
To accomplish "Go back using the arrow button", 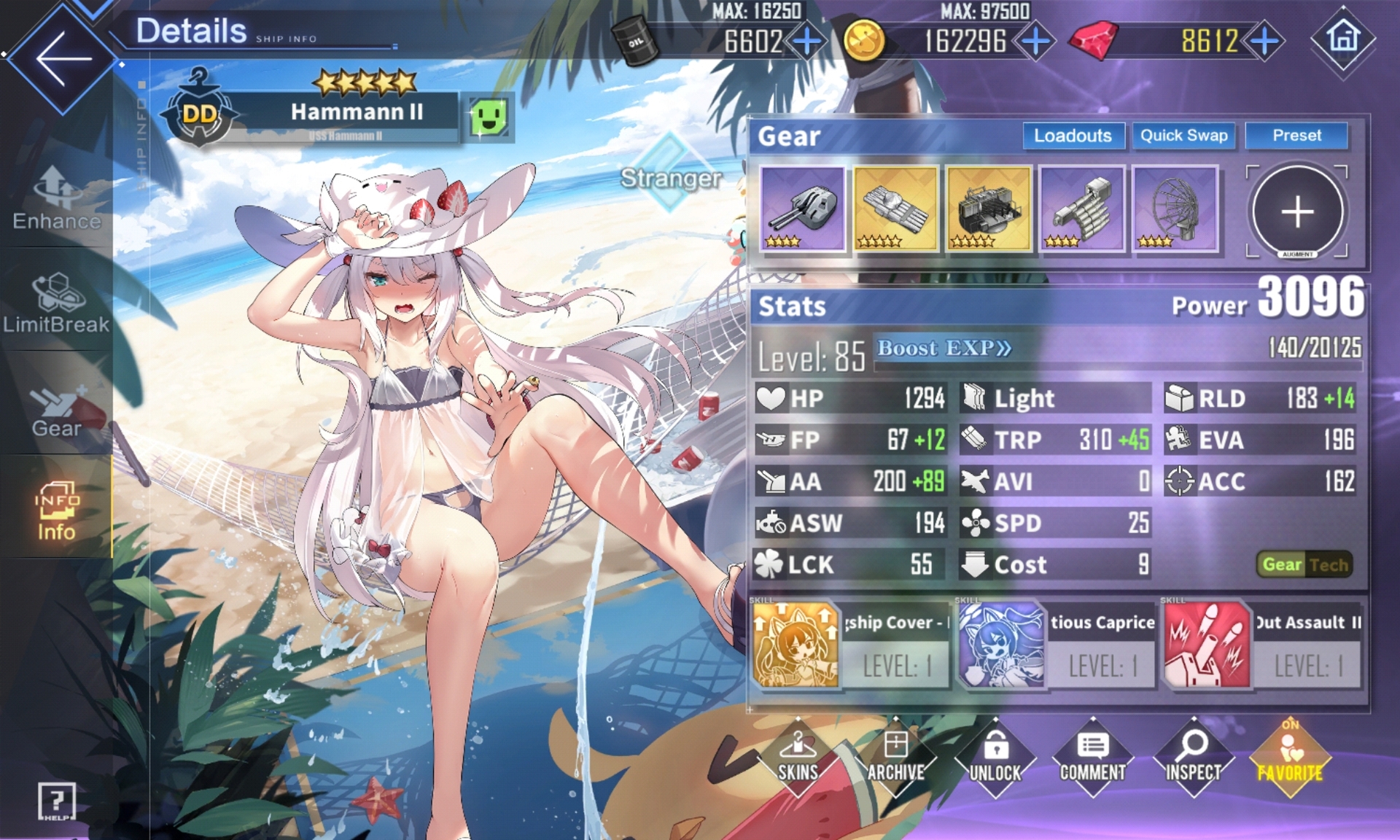I will (62, 58).
